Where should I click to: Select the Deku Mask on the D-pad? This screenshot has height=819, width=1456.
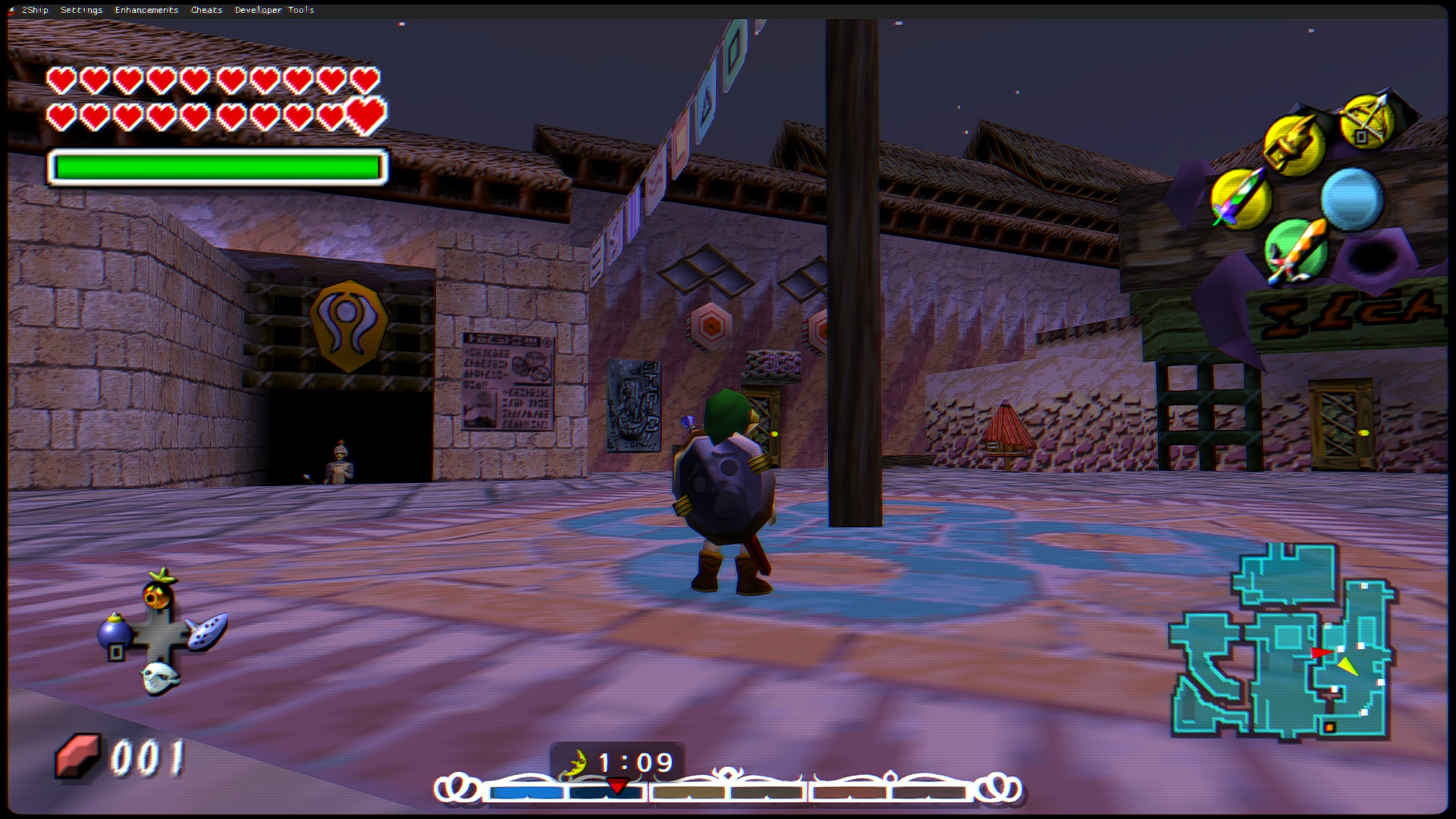(x=158, y=594)
